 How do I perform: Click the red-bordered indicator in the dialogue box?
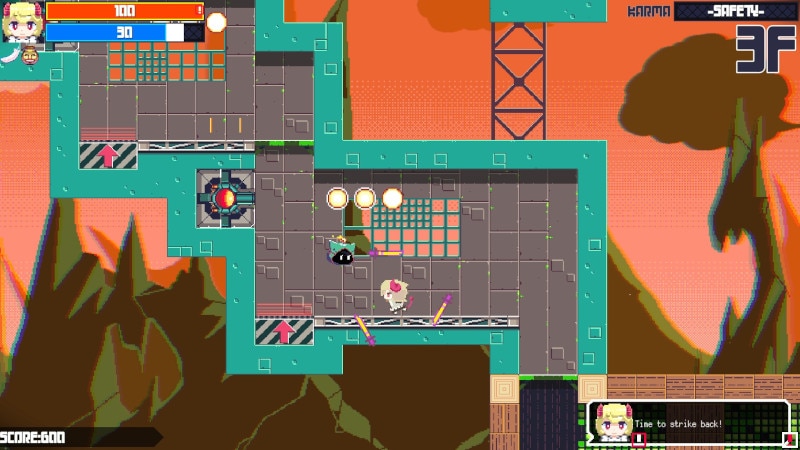[640, 437]
